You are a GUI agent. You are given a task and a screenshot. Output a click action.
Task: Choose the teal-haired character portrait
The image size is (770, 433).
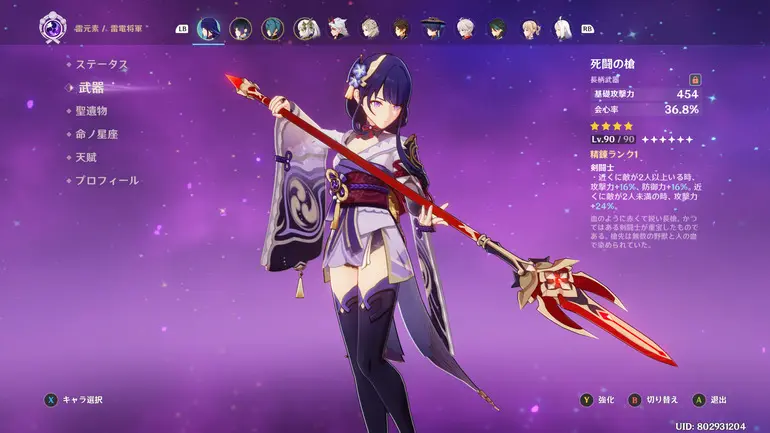point(274,28)
